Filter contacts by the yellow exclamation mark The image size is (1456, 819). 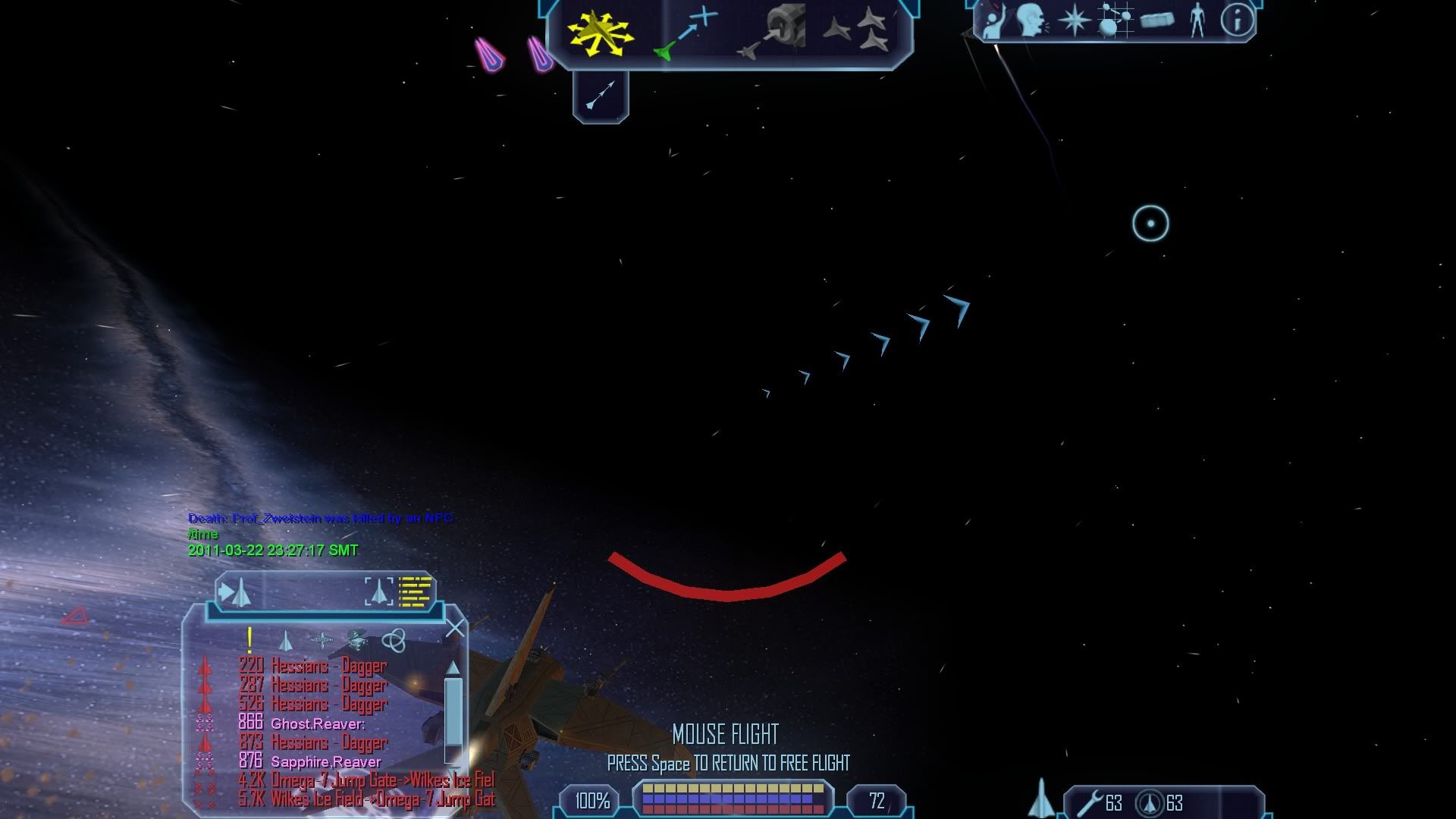(249, 640)
